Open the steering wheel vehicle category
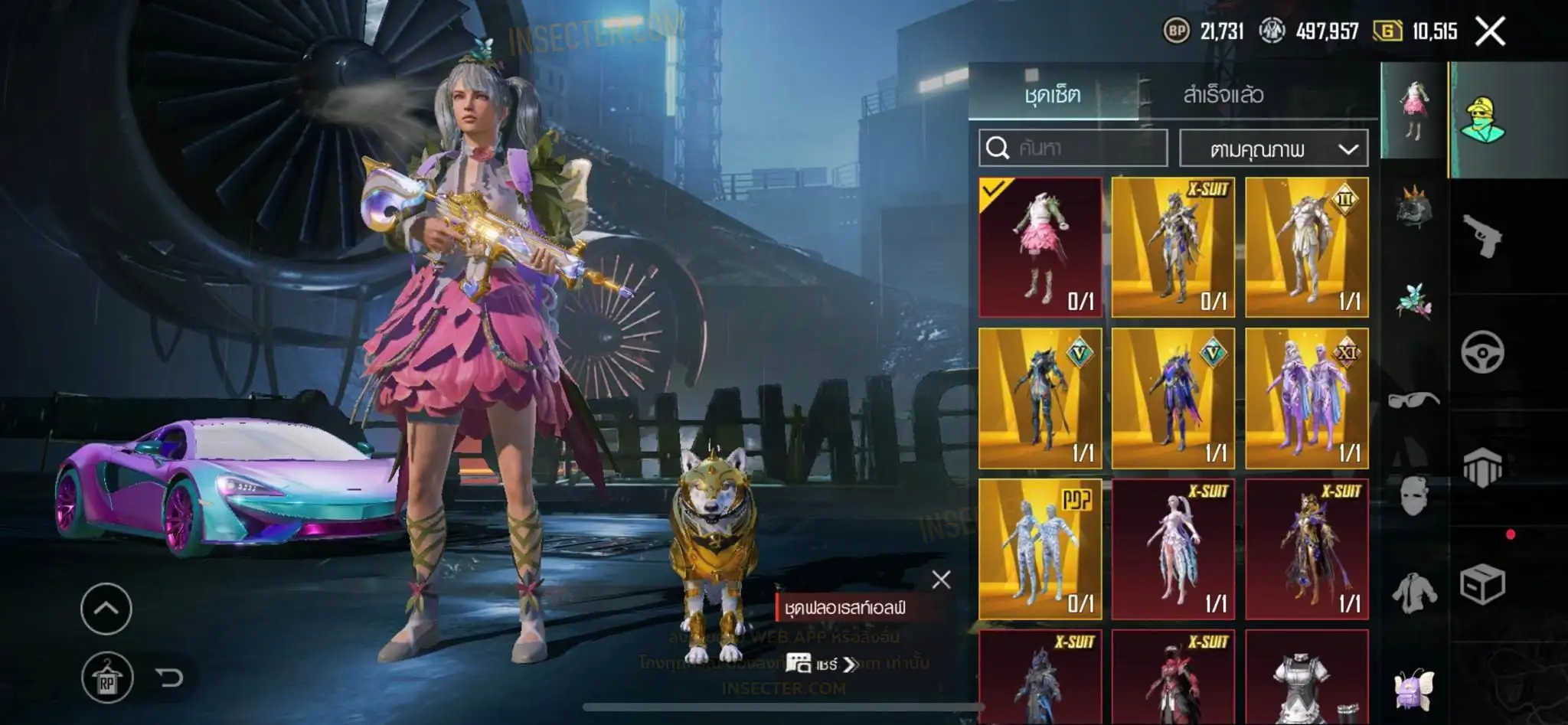The image size is (1568, 725). coord(1482,352)
